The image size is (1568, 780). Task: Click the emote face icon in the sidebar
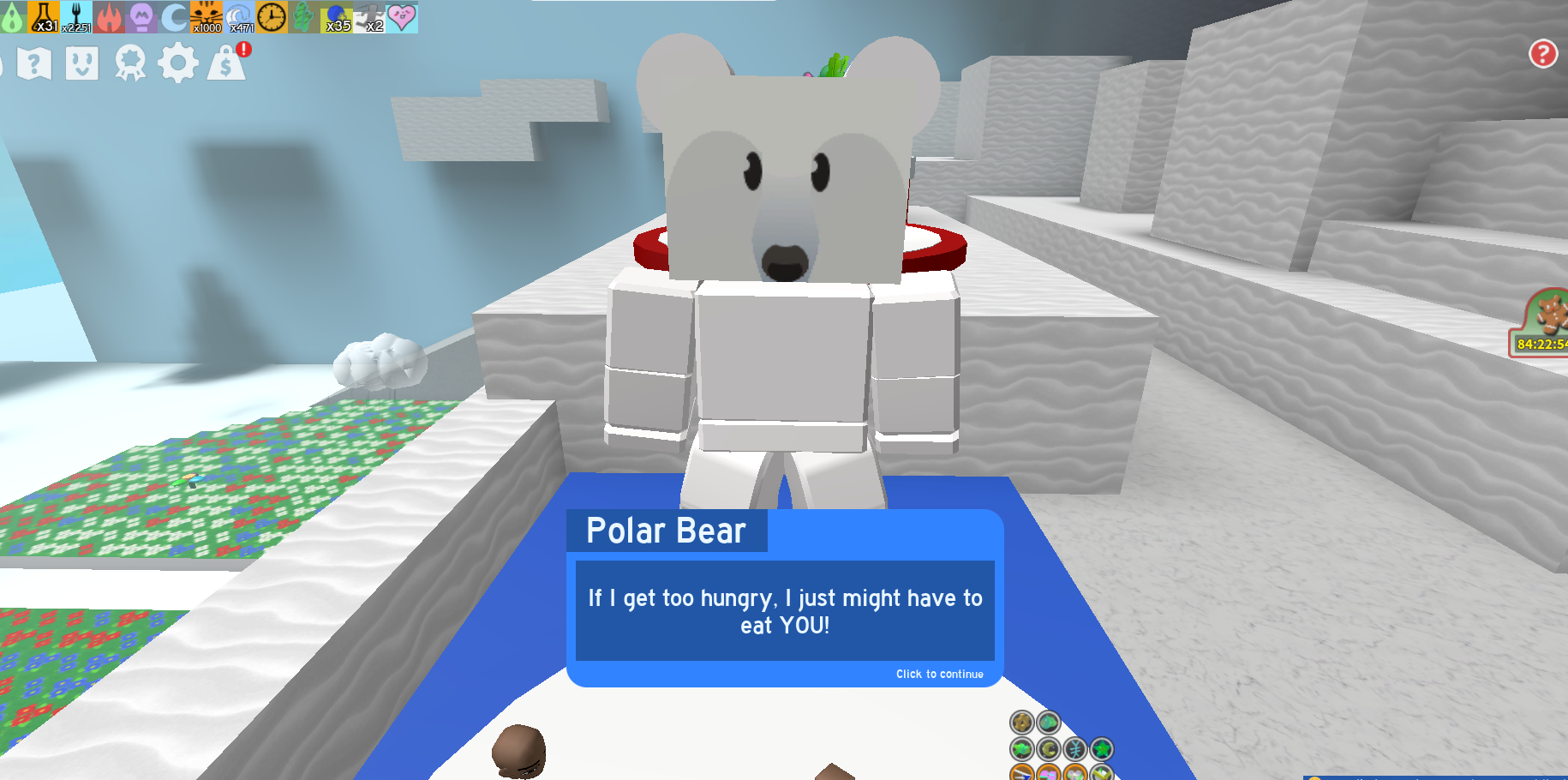[x=81, y=63]
